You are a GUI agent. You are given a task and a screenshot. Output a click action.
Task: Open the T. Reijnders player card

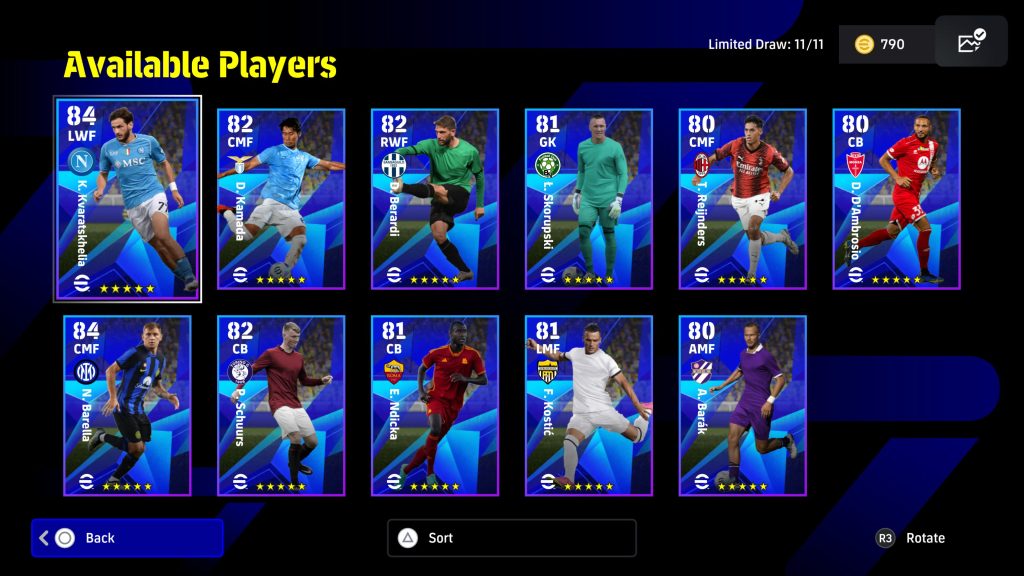click(x=743, y=198)
